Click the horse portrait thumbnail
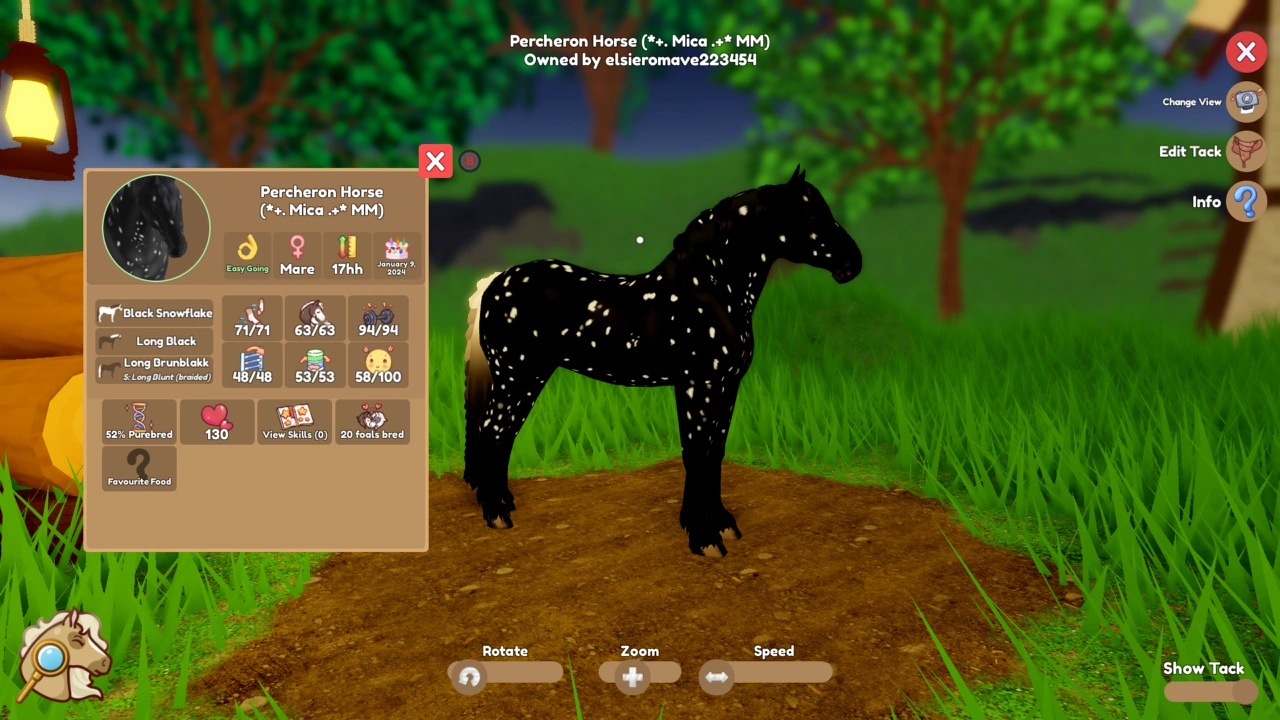The height and width of the screenshot is (720, 1280). (x=155, y=227)
